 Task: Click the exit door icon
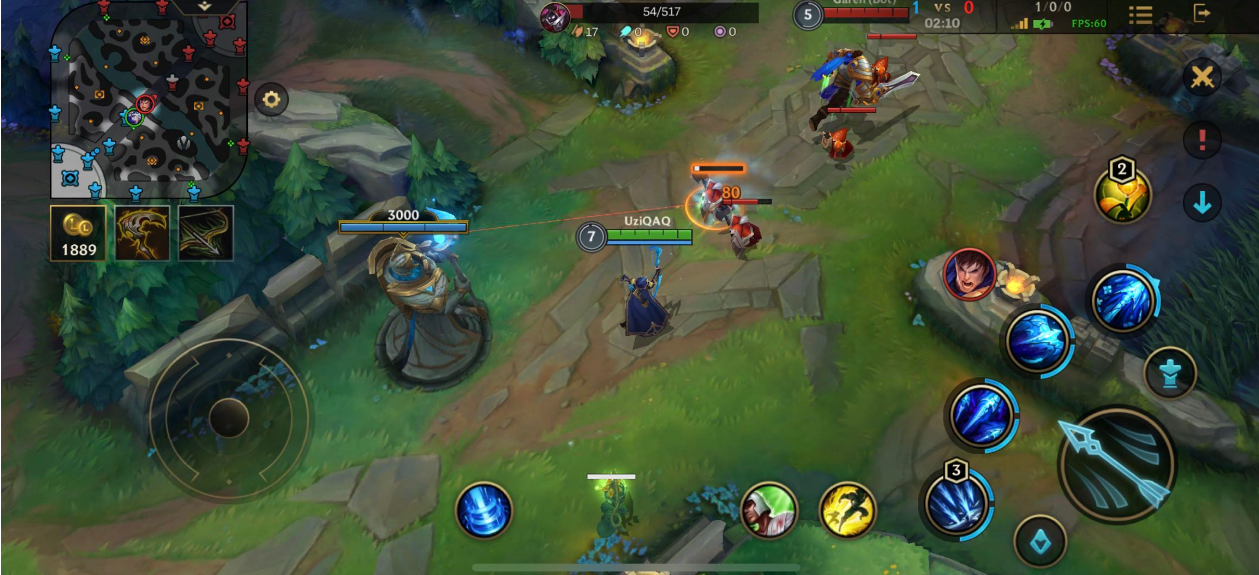1202,13
